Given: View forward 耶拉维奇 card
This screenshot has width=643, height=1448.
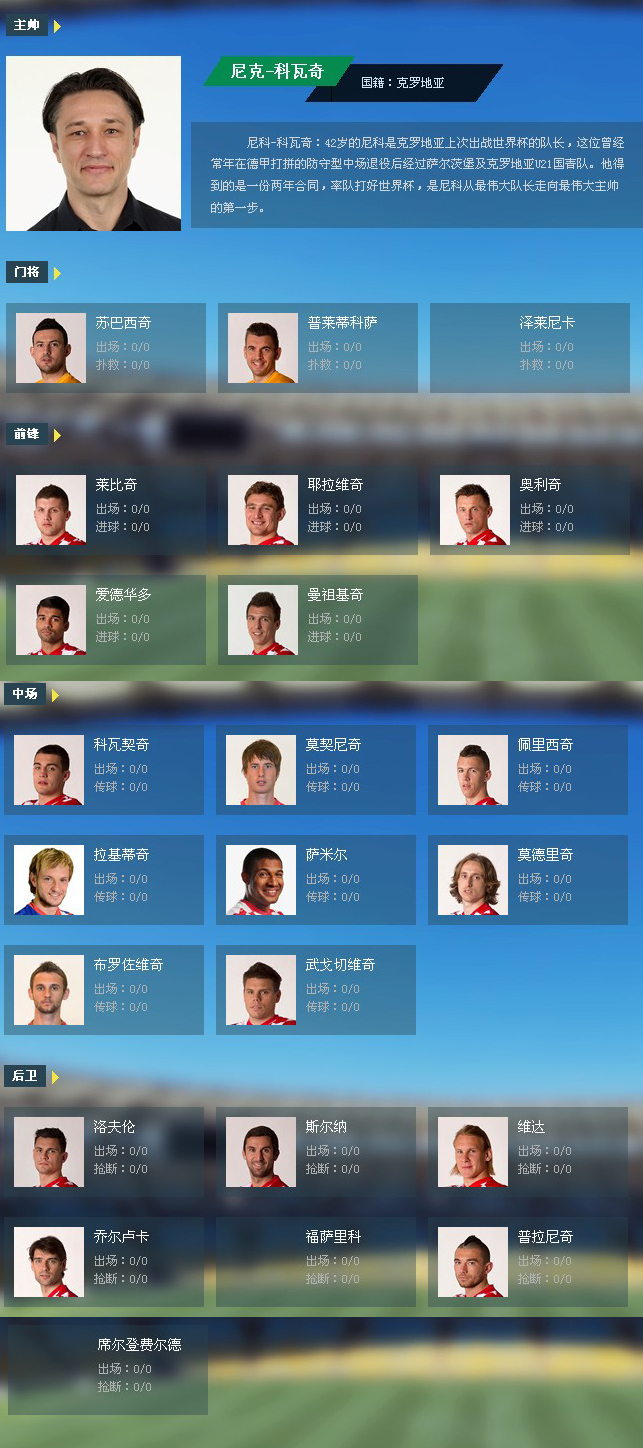Looking at the screenshot, I should click(x=318, y=510).
